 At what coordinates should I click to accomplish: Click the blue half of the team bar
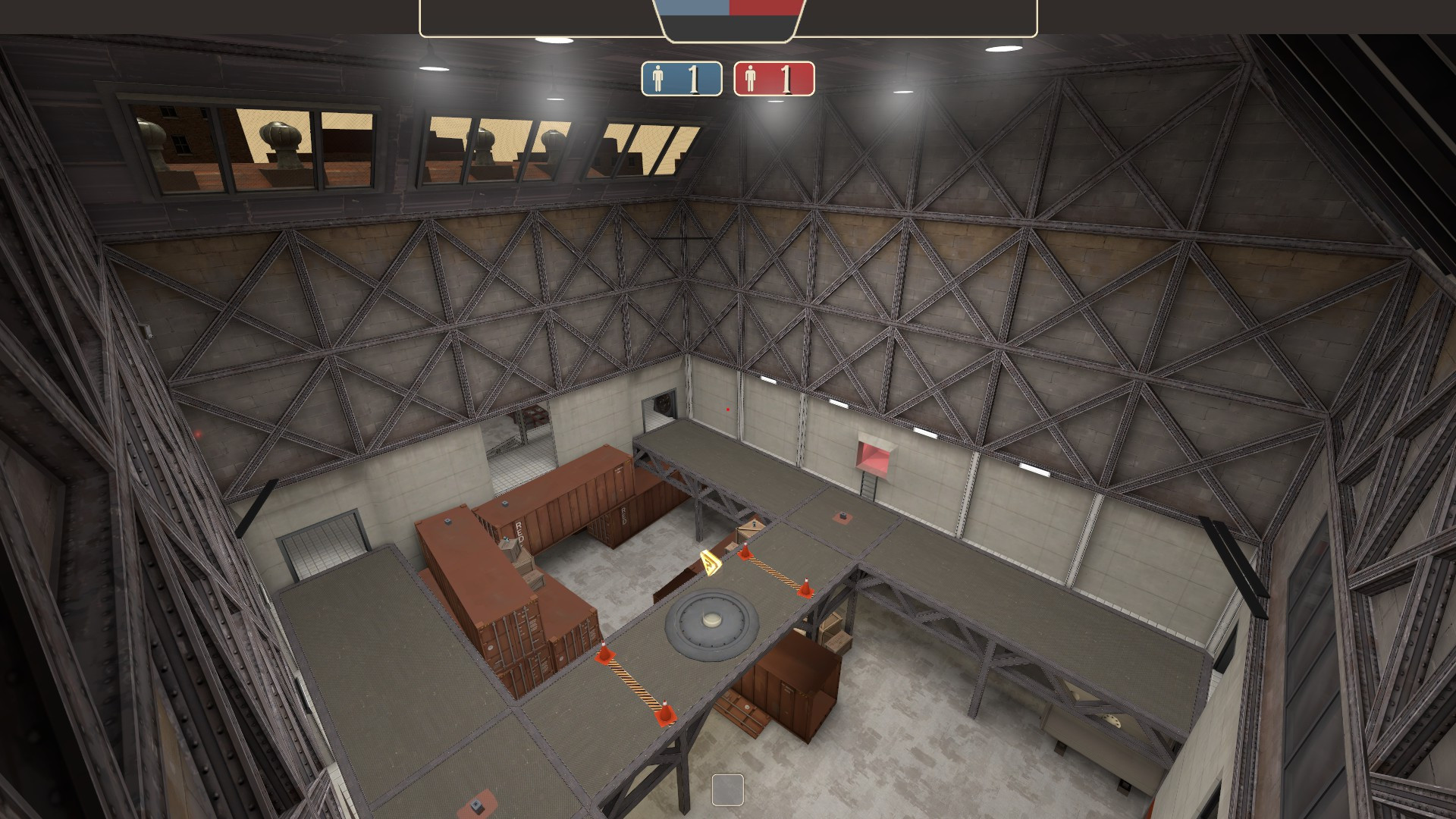[x=694, y=9]
